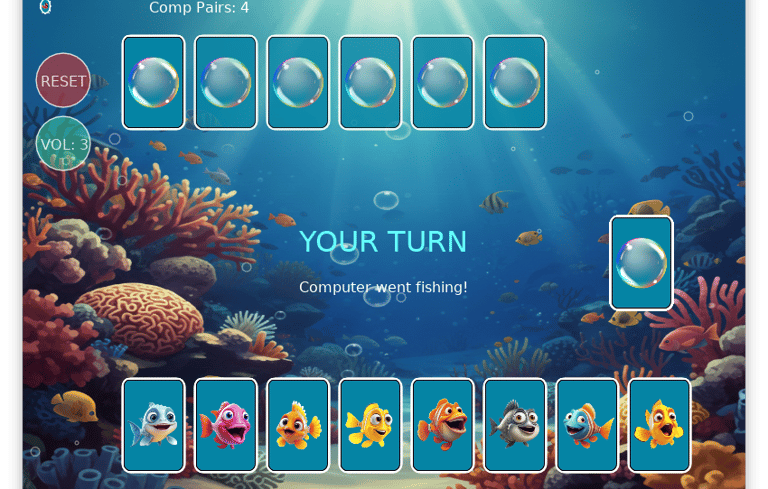Choose the blue fish with orange fins card
Viewport: 768px width, 489px height.
587,425
